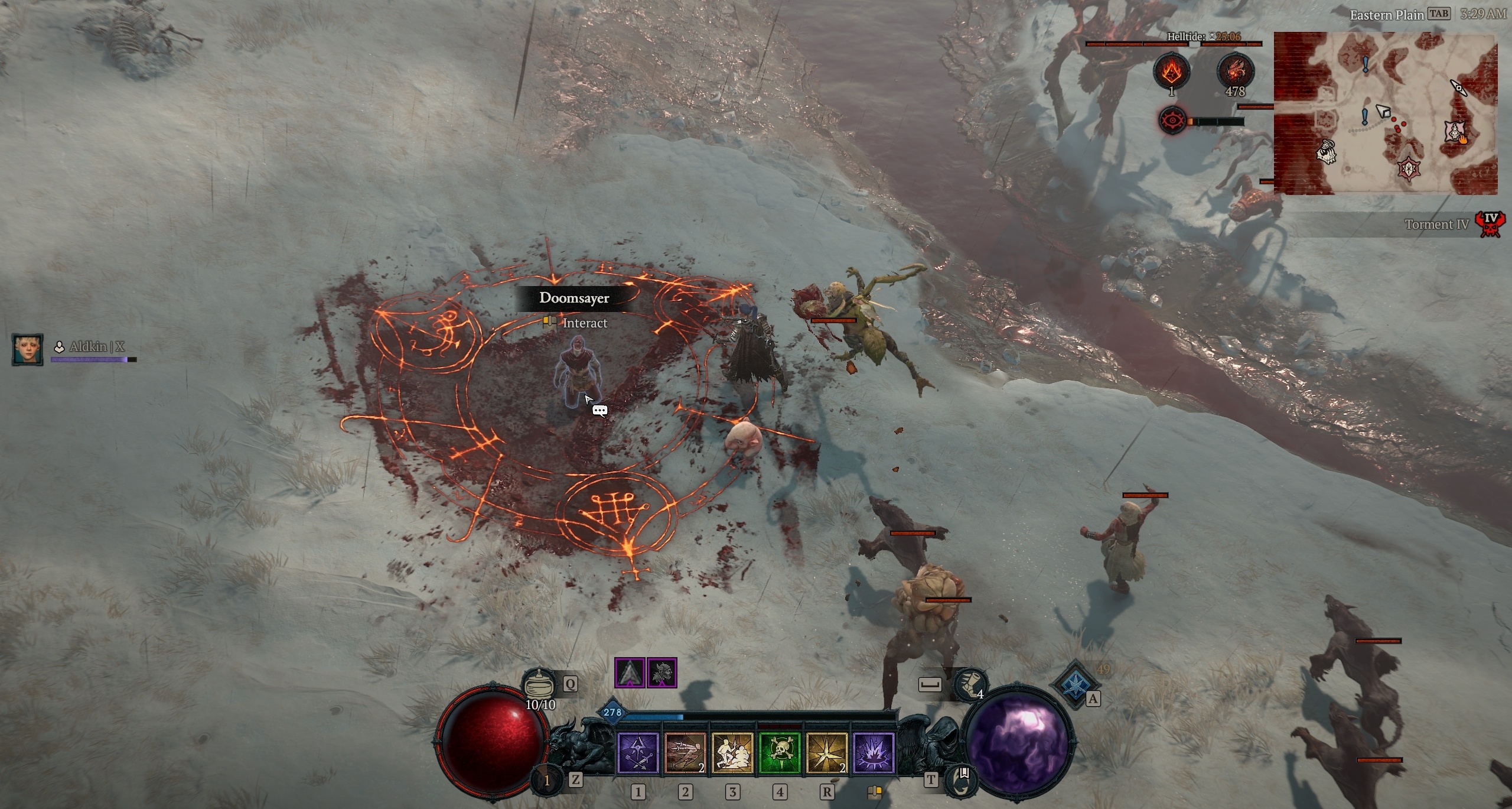Activate the purple arrow-and-dagger skill
The image size is (1512, 809).
(x=638, y=753)
